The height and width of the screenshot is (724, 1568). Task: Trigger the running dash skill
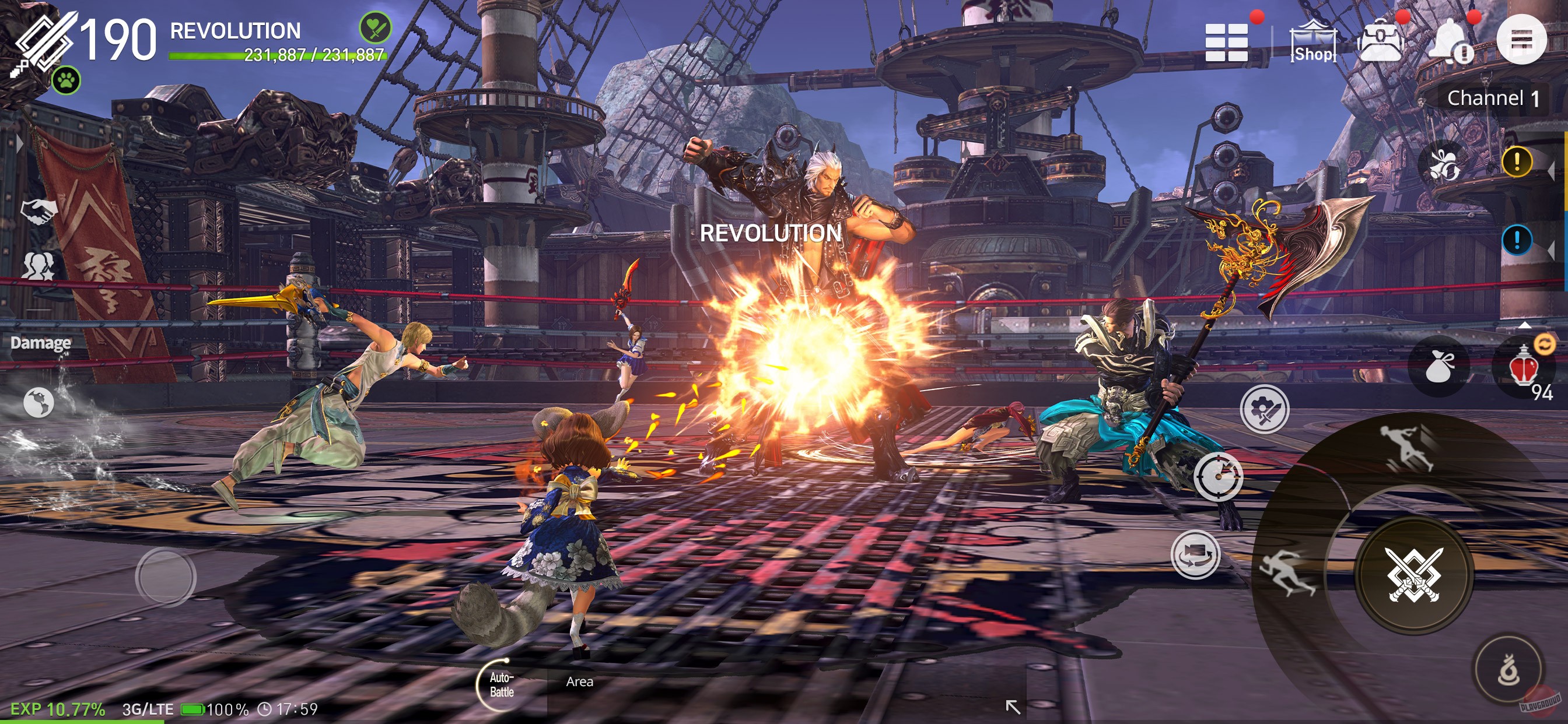[x=1287, y=572]
